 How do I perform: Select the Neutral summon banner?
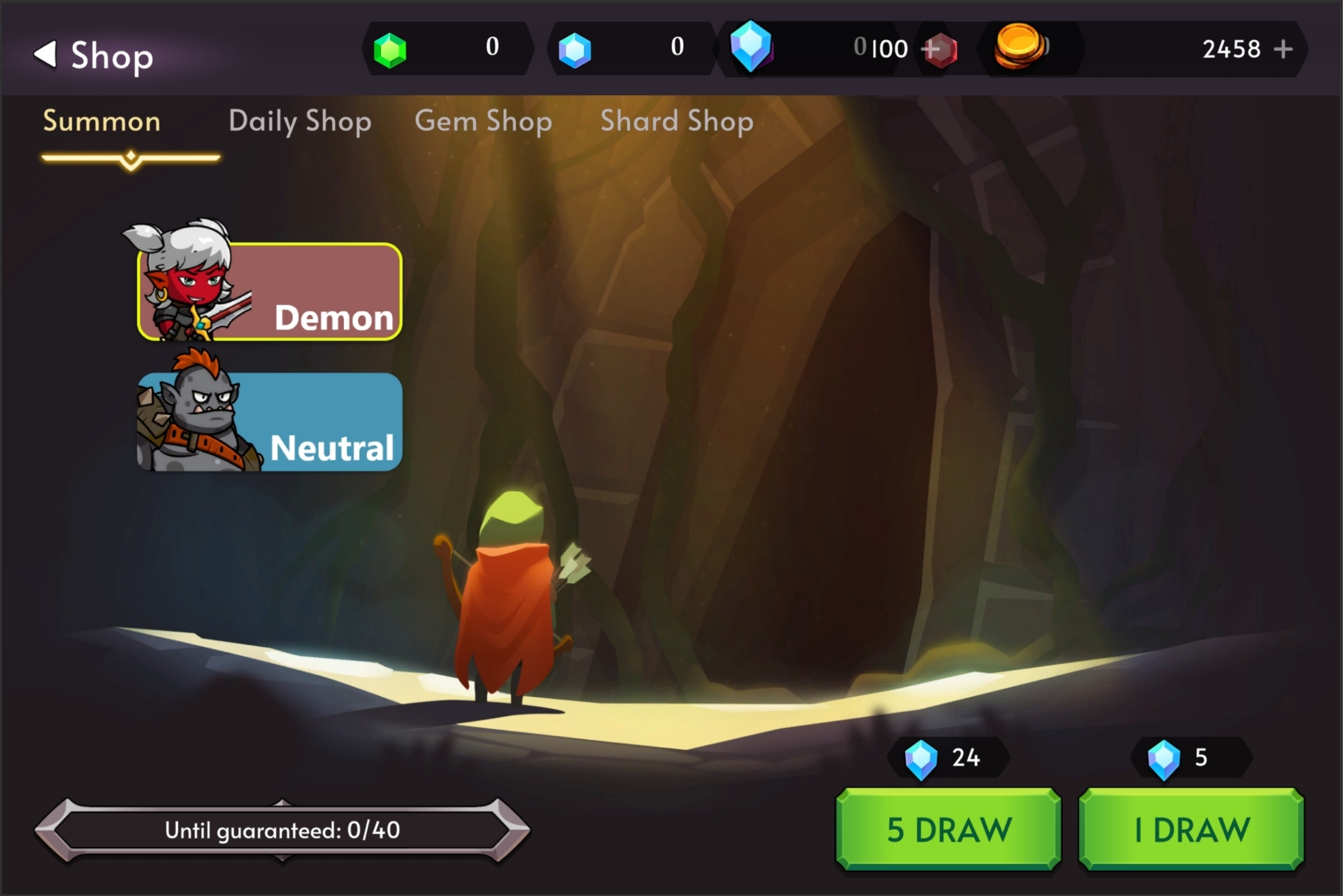click(270, 422)
